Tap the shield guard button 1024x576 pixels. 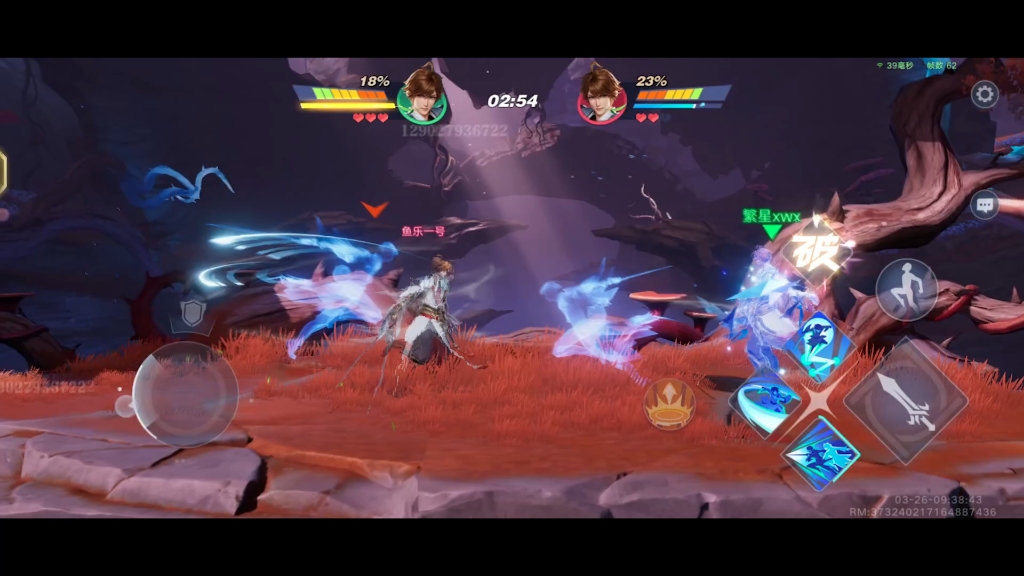[191, 313]
